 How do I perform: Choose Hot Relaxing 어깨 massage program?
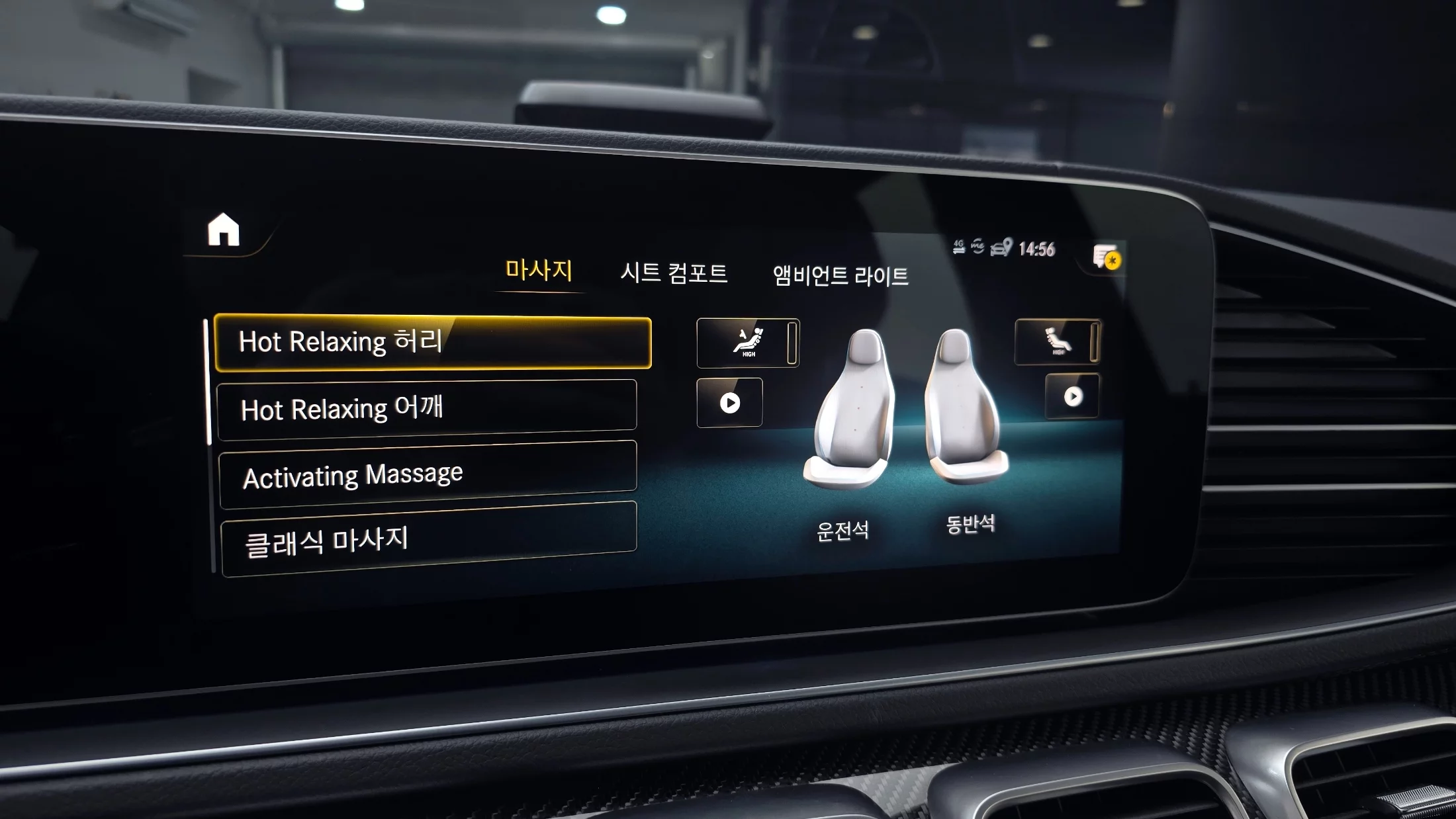click(x=427, y=408)
